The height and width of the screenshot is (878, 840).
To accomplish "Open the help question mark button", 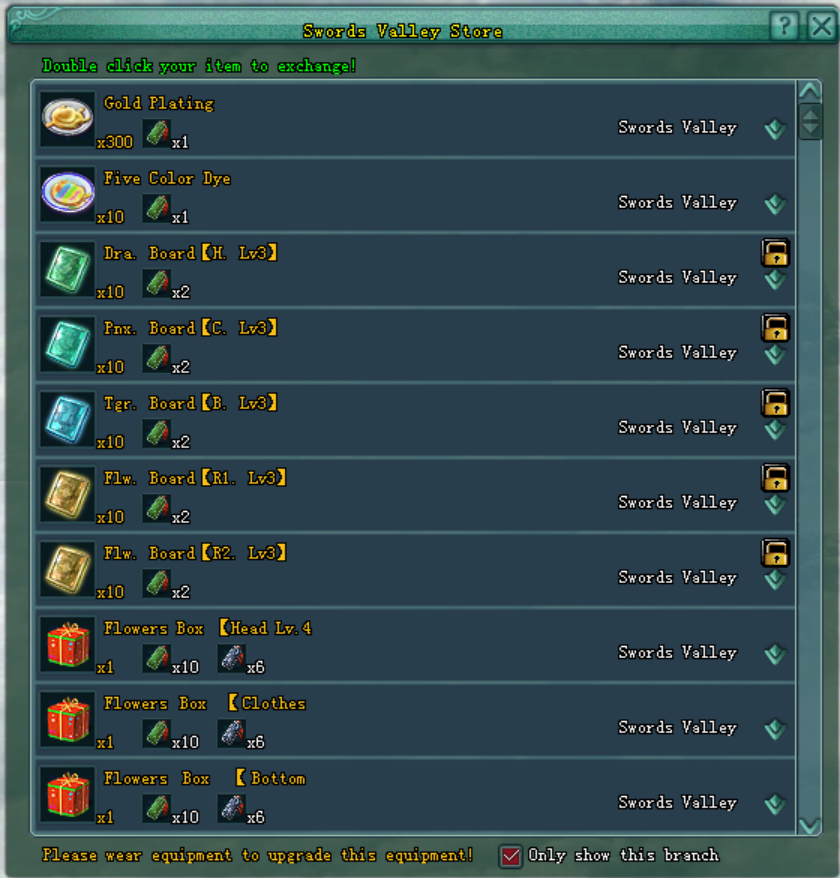I will point(785,27).
